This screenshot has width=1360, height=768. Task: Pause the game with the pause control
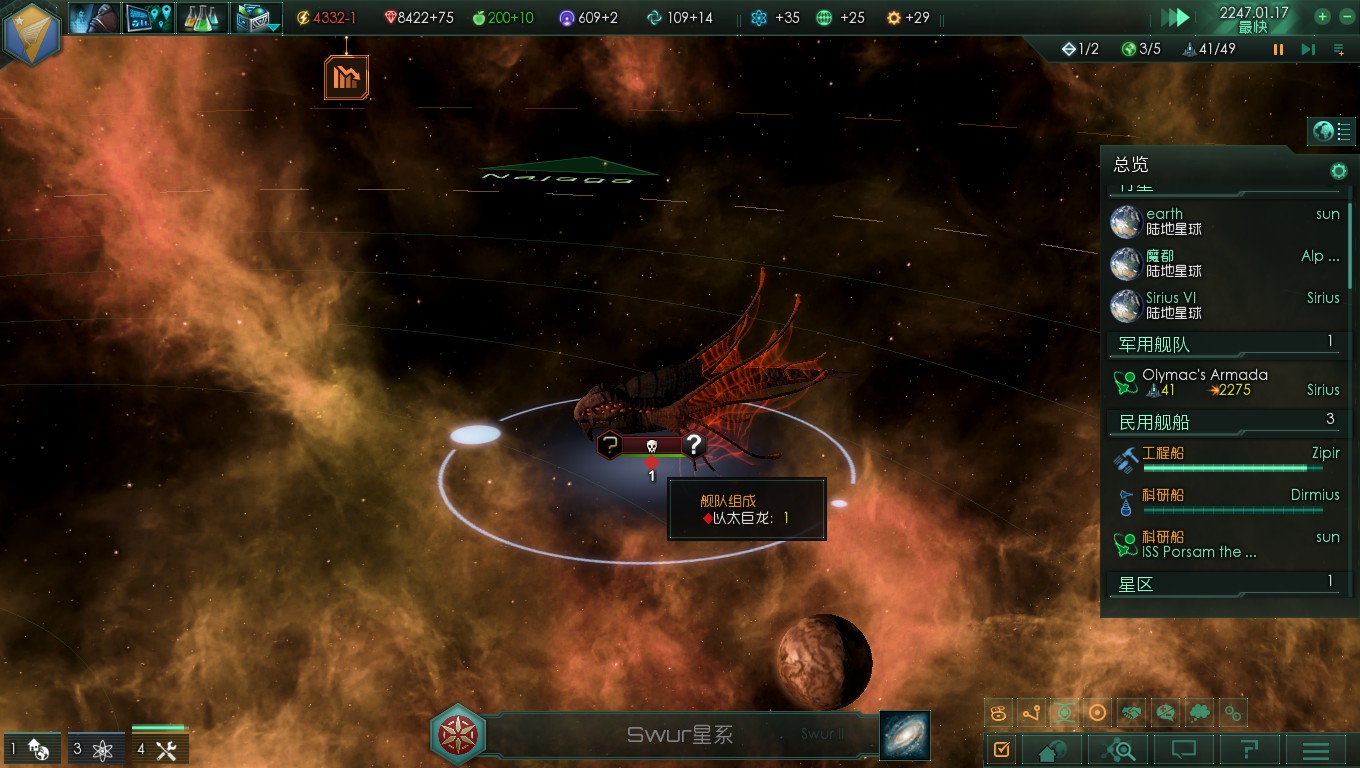(x=1278, y=48)
